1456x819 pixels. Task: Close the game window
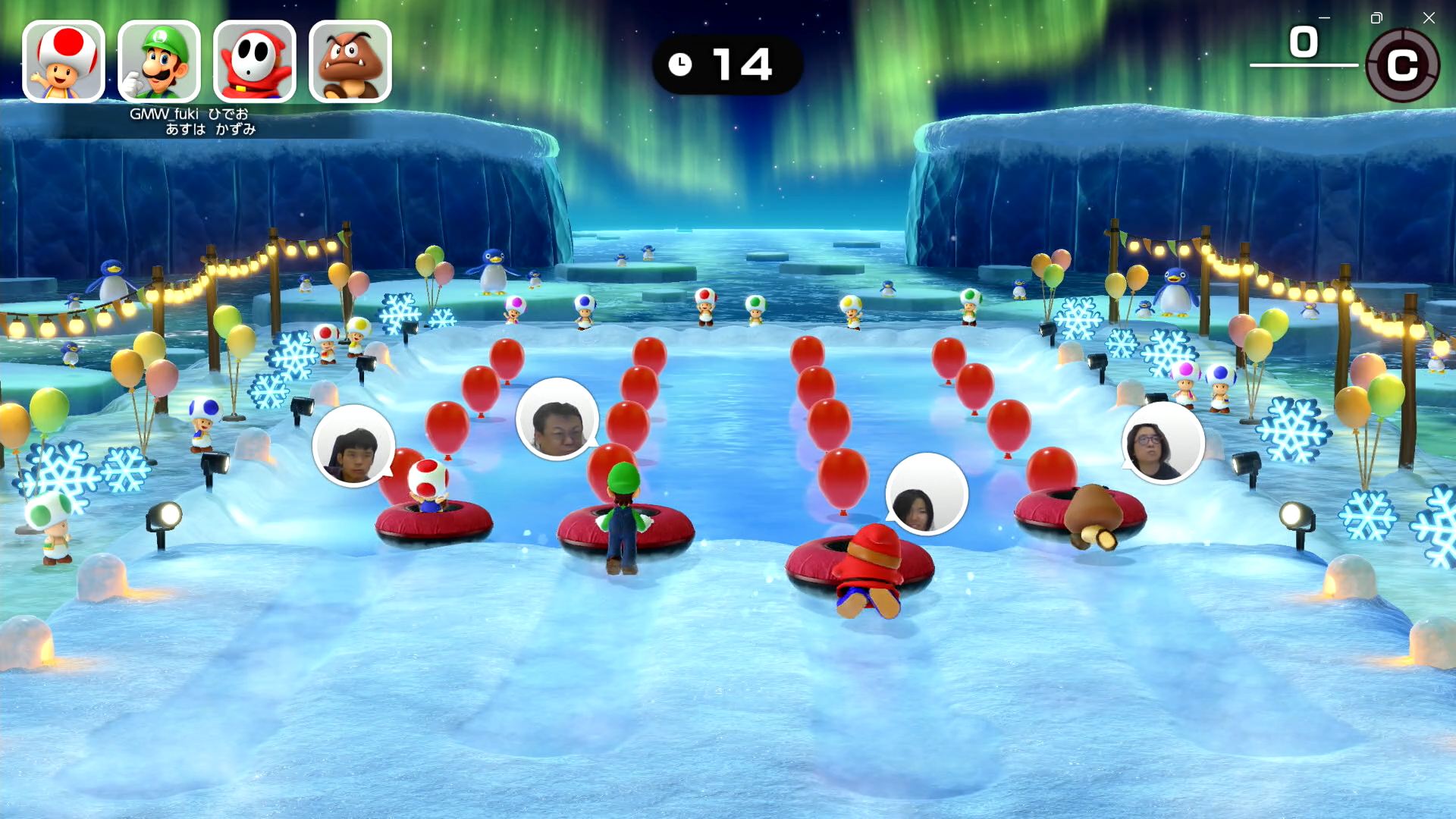[x=1429, y=17]
